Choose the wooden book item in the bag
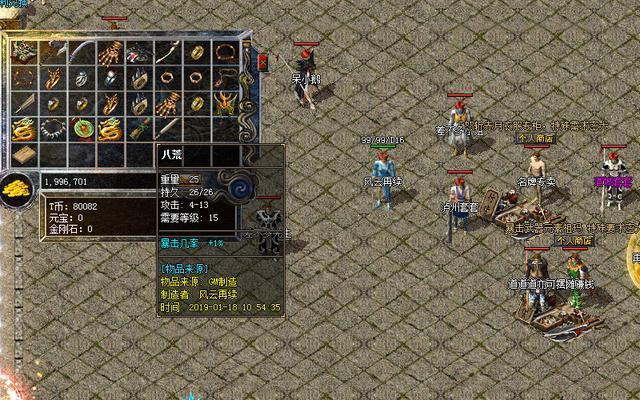Screen dimensions: 640x400 (24, 153)
